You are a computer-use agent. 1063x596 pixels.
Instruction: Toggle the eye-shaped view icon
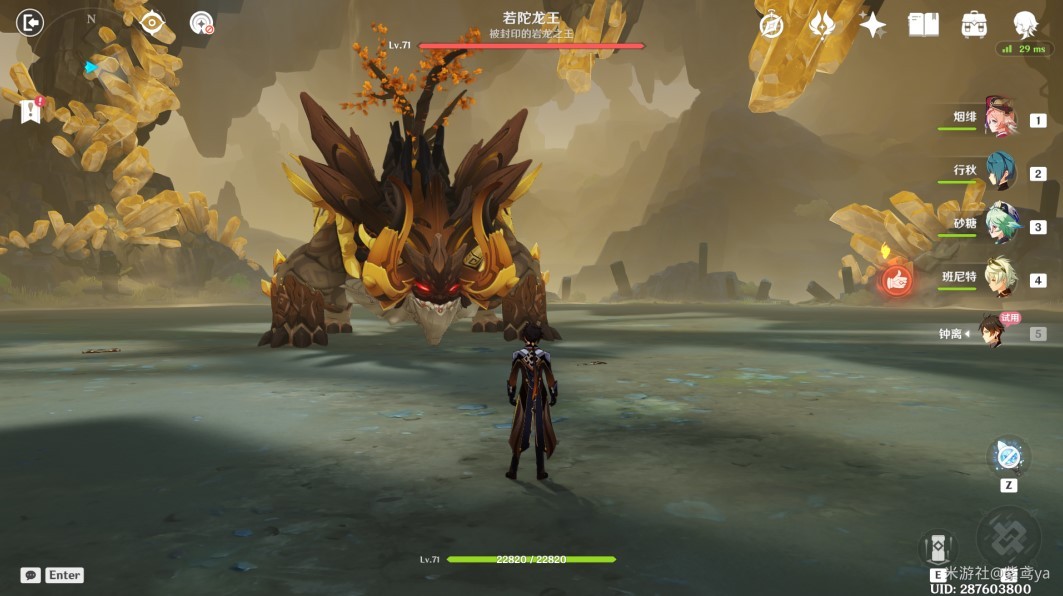152,22
